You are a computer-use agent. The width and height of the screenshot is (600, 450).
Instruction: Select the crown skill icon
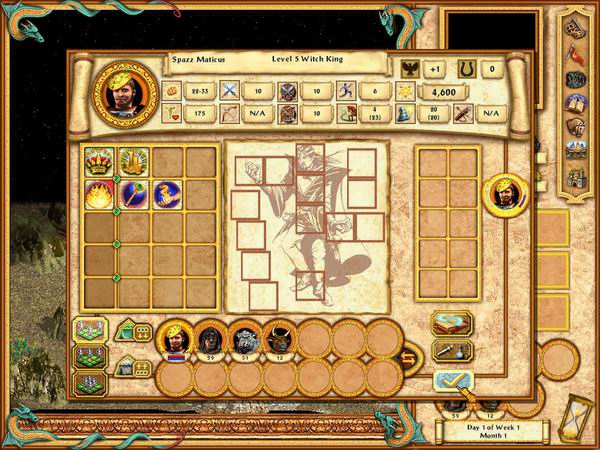click(100, 161)
